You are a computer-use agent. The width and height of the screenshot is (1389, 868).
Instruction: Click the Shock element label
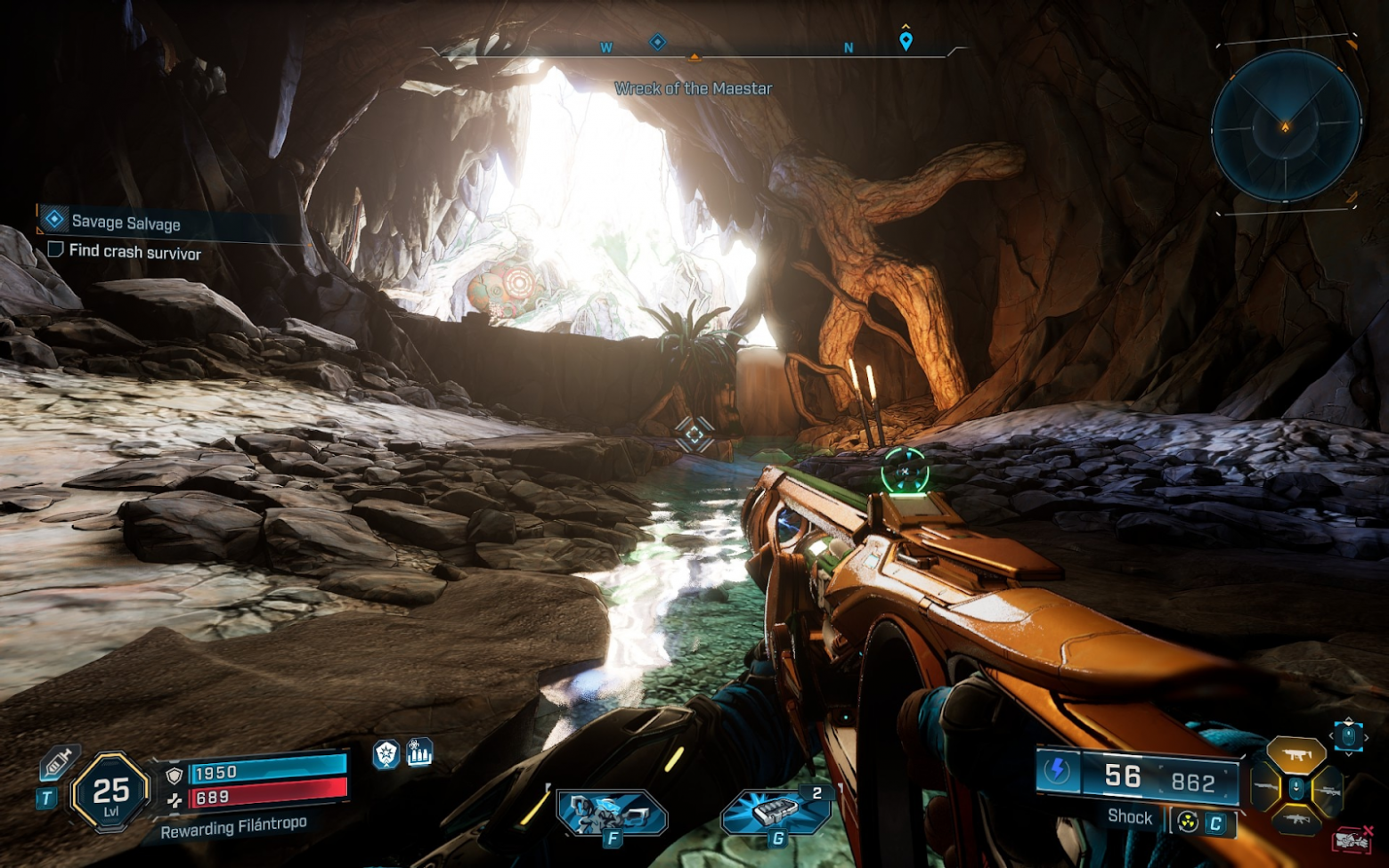click(x=1128, y=816)
